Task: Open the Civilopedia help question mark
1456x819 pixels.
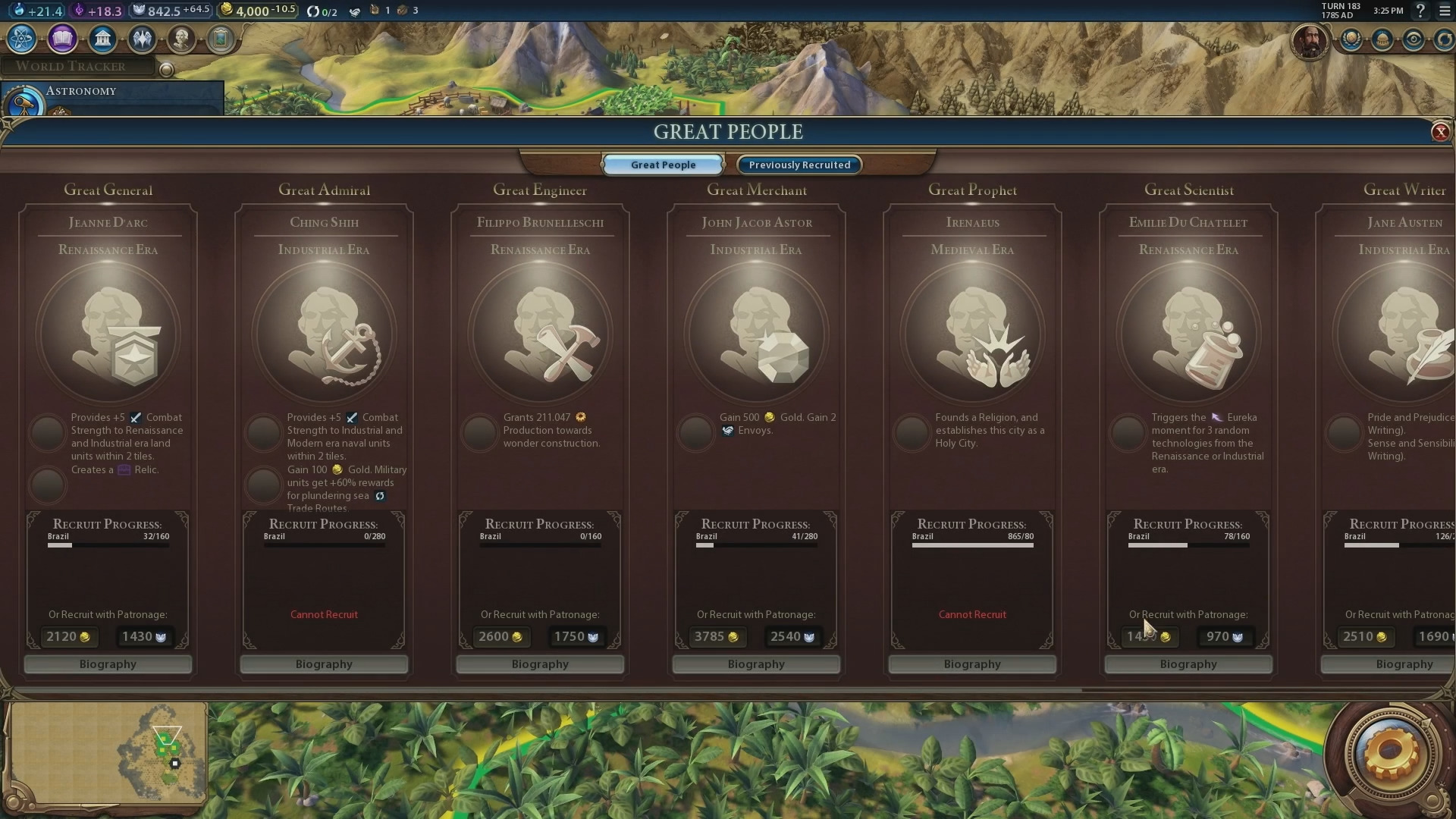Action: (x=1420, y=11)
